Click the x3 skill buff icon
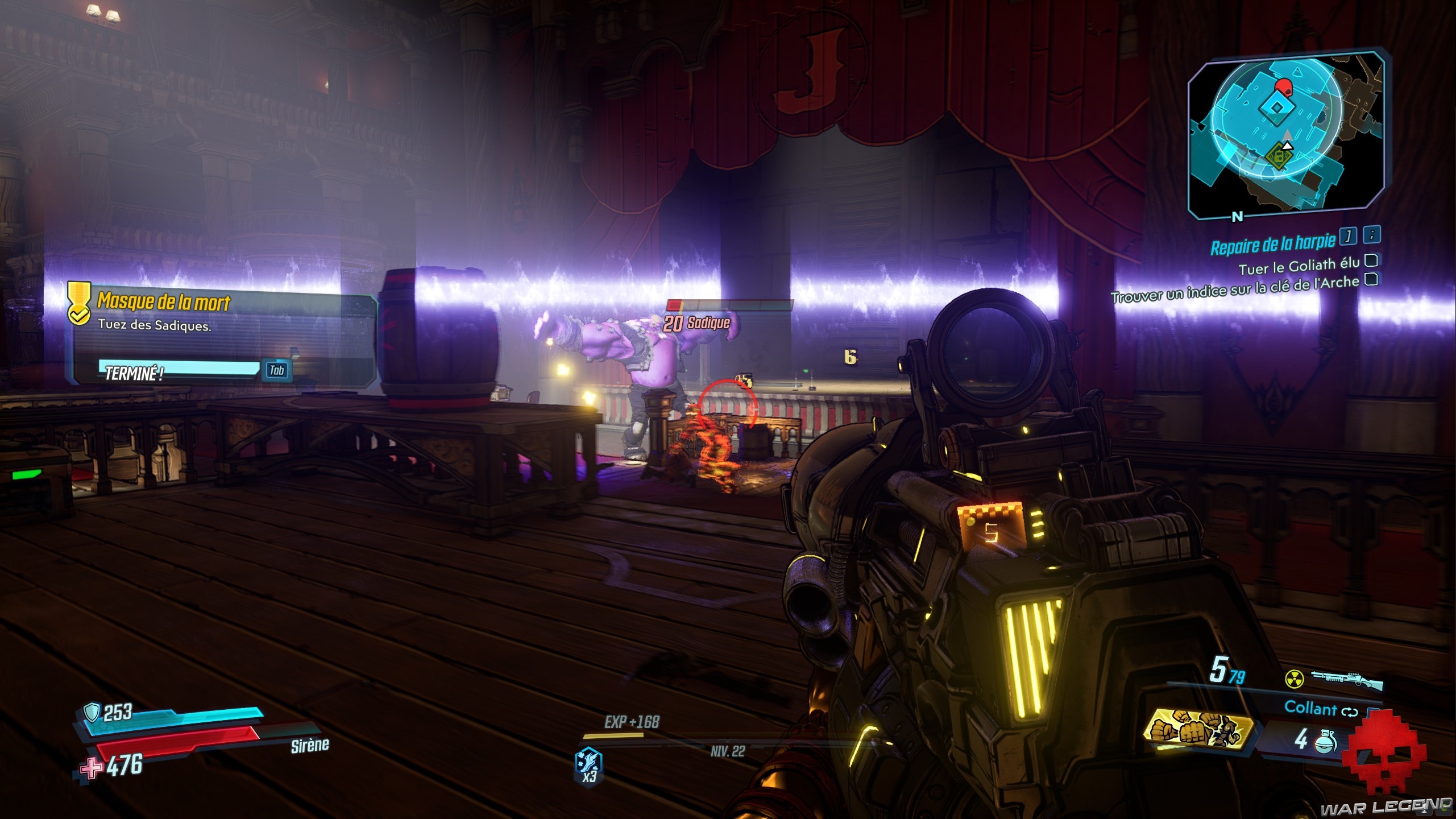 tap(589, 766)
